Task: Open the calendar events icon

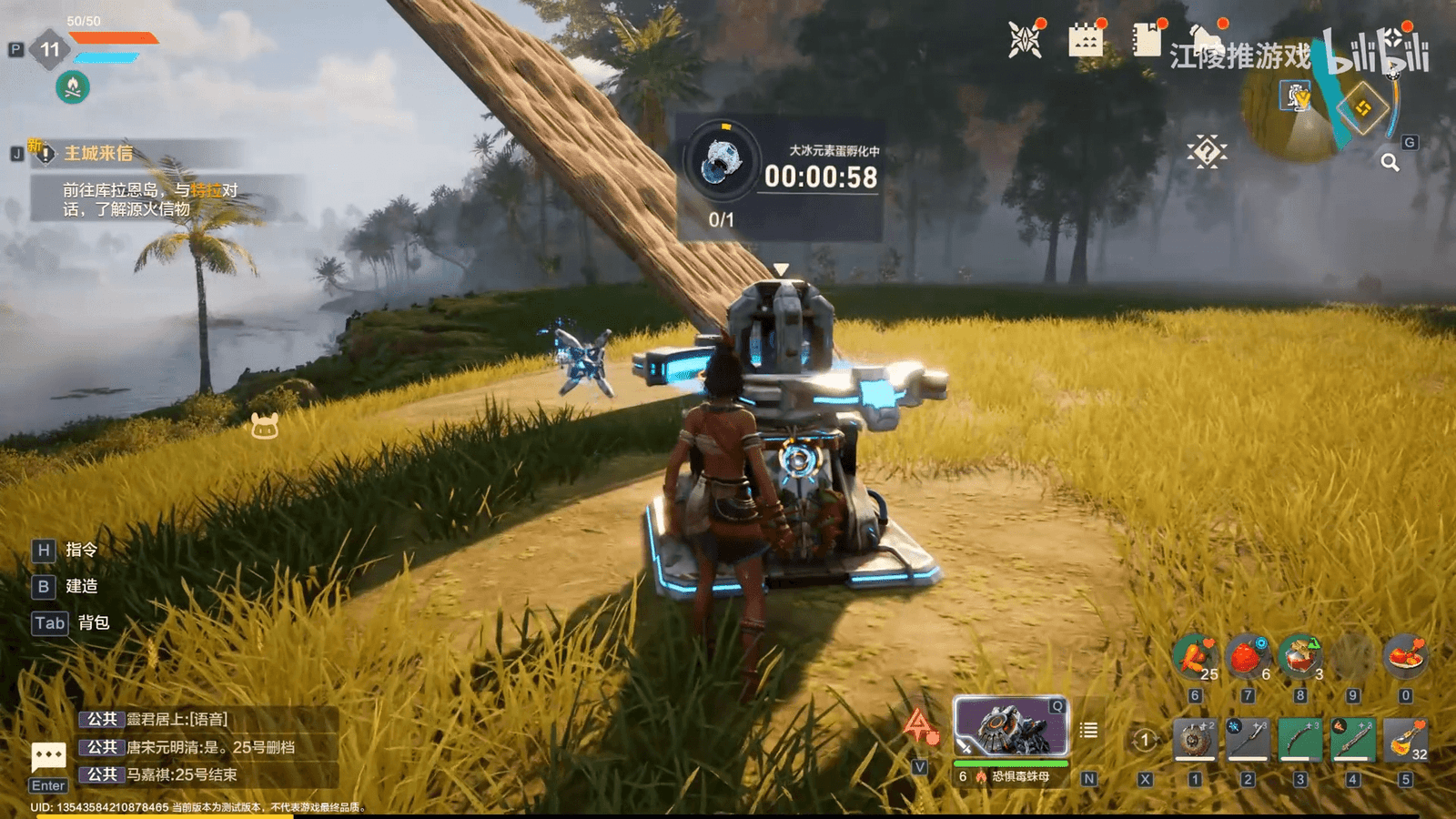Action: pos(1085,40)
